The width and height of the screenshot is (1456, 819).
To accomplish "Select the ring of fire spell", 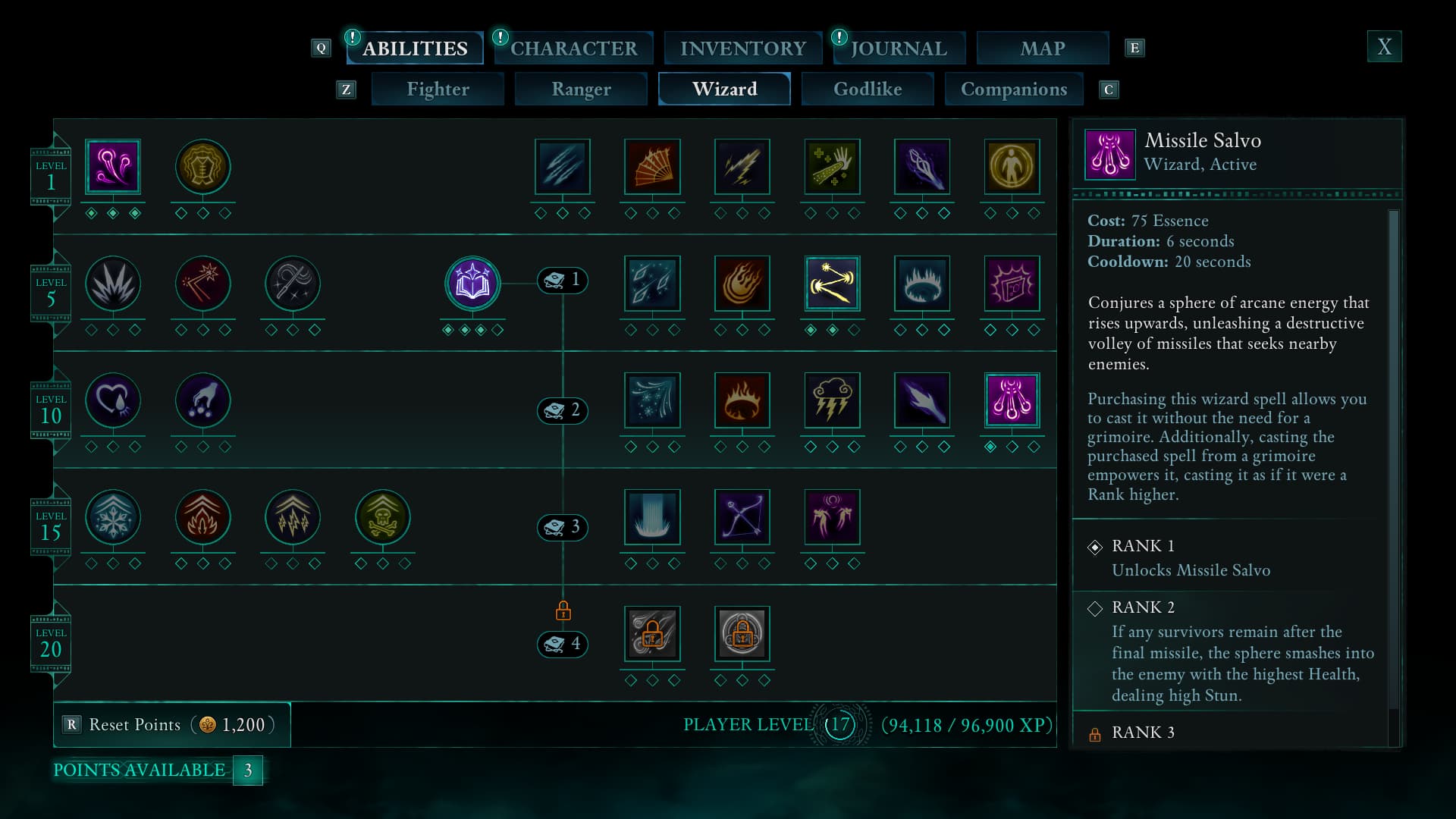I will click(x=742, y=400).
